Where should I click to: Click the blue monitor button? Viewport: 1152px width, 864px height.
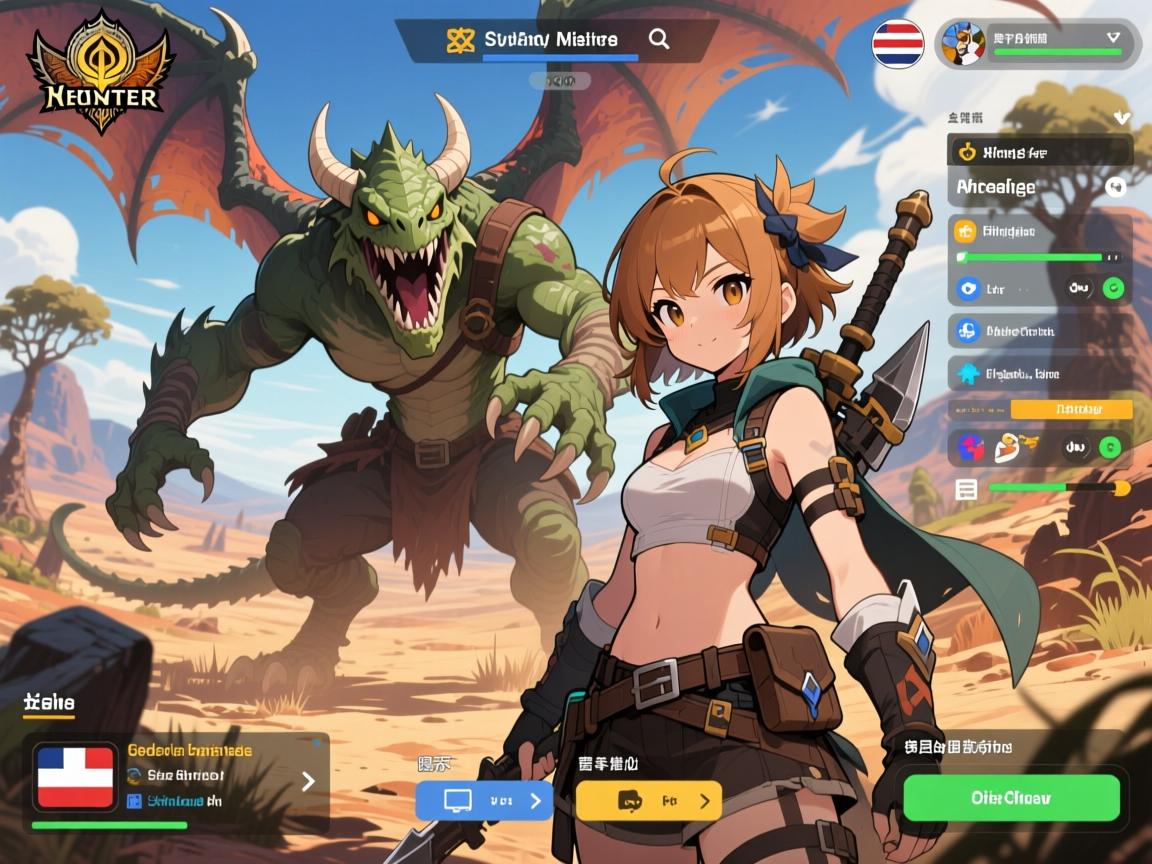(484, 800)
